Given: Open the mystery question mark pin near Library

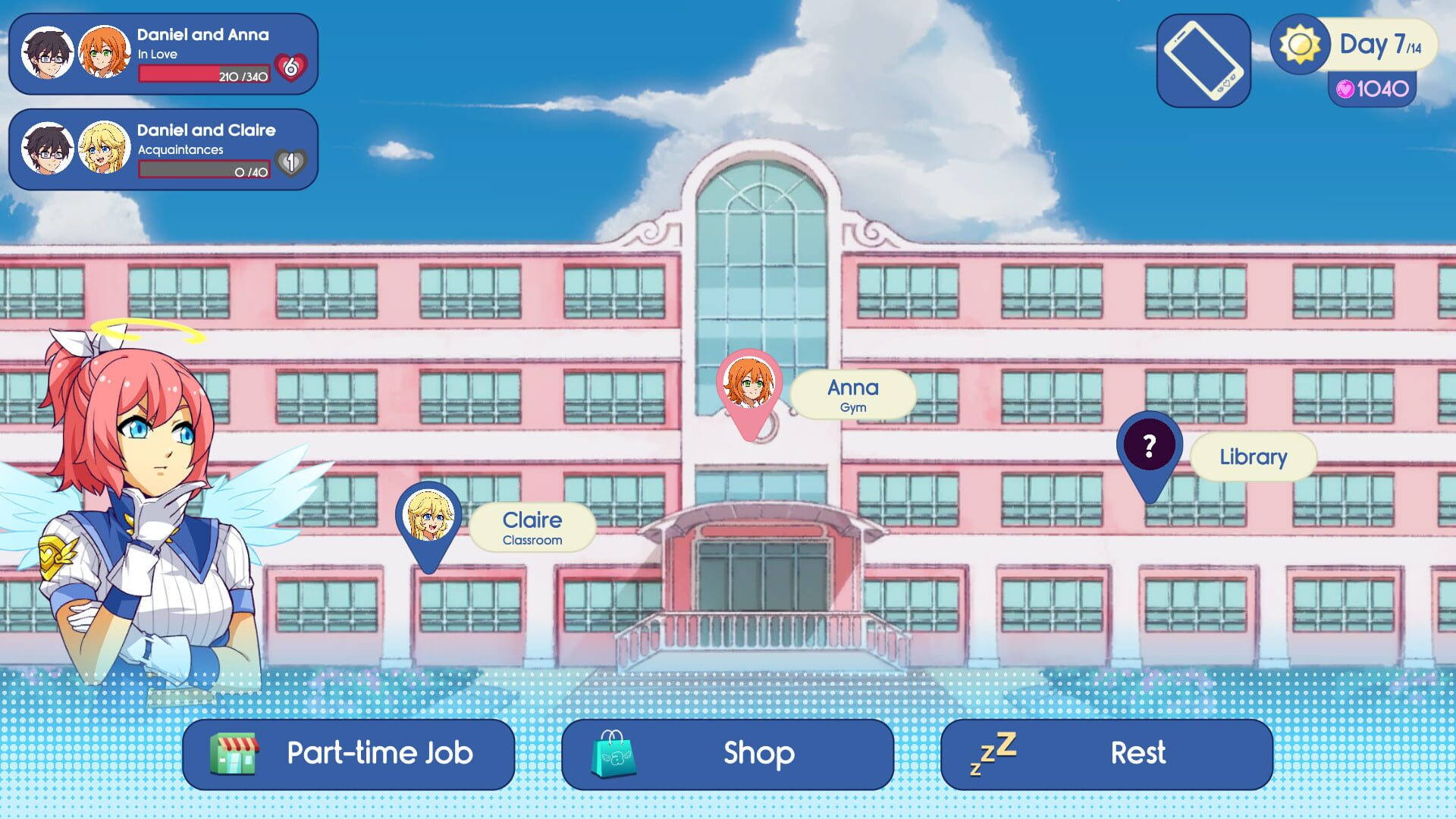Looking at the screenshot, I should pos(1149,444).
